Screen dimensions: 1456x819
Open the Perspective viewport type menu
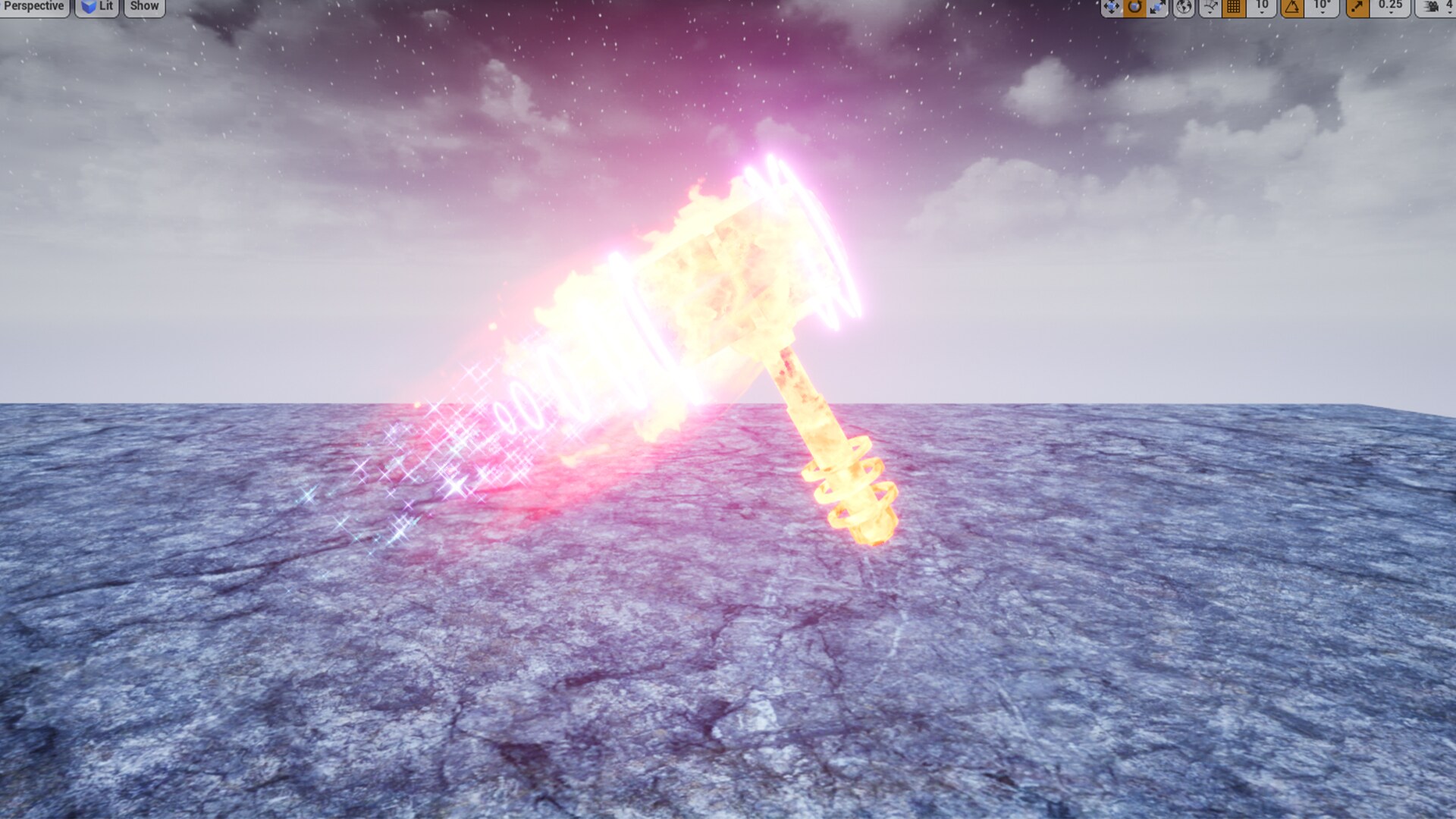coord(33,6)
